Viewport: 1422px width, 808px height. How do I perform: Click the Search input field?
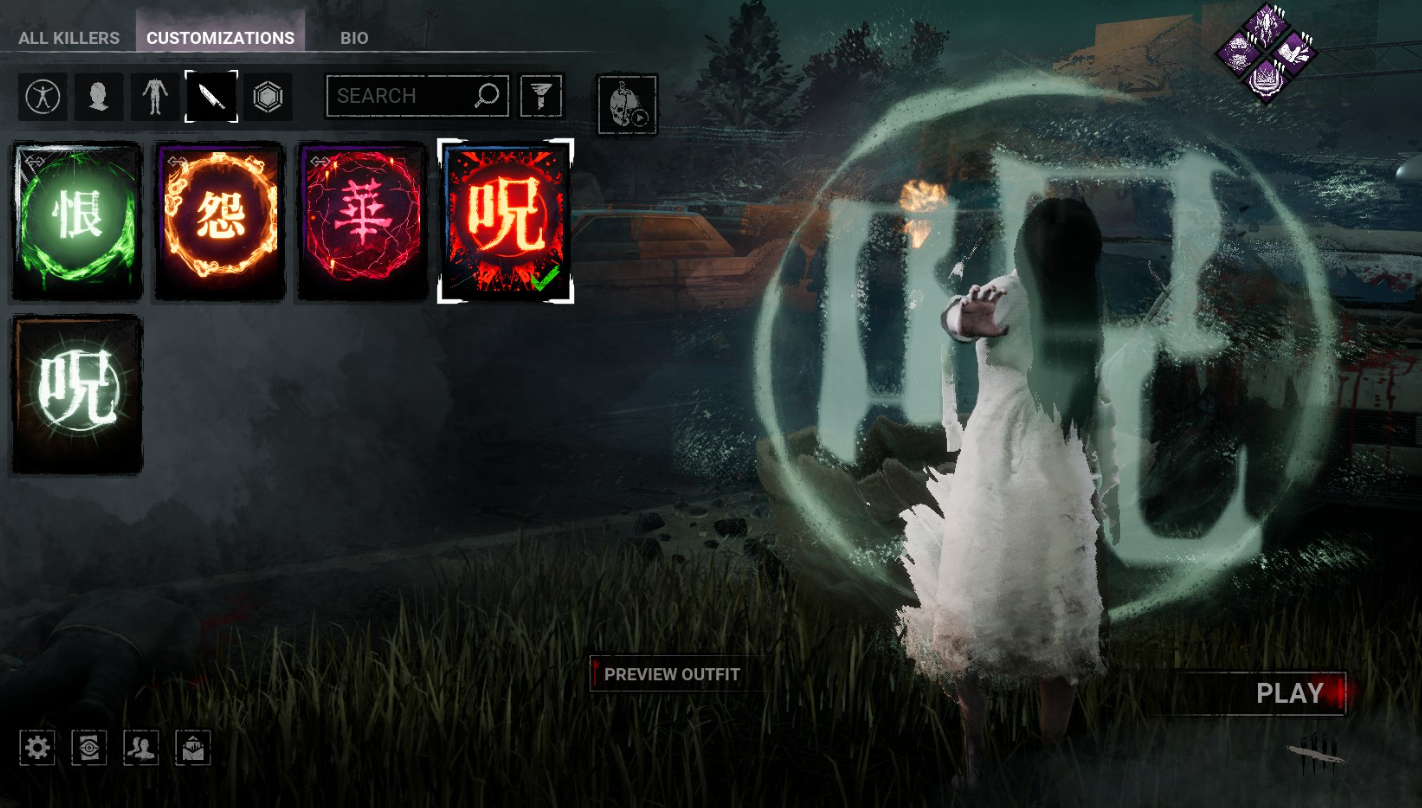coord(402,96)
